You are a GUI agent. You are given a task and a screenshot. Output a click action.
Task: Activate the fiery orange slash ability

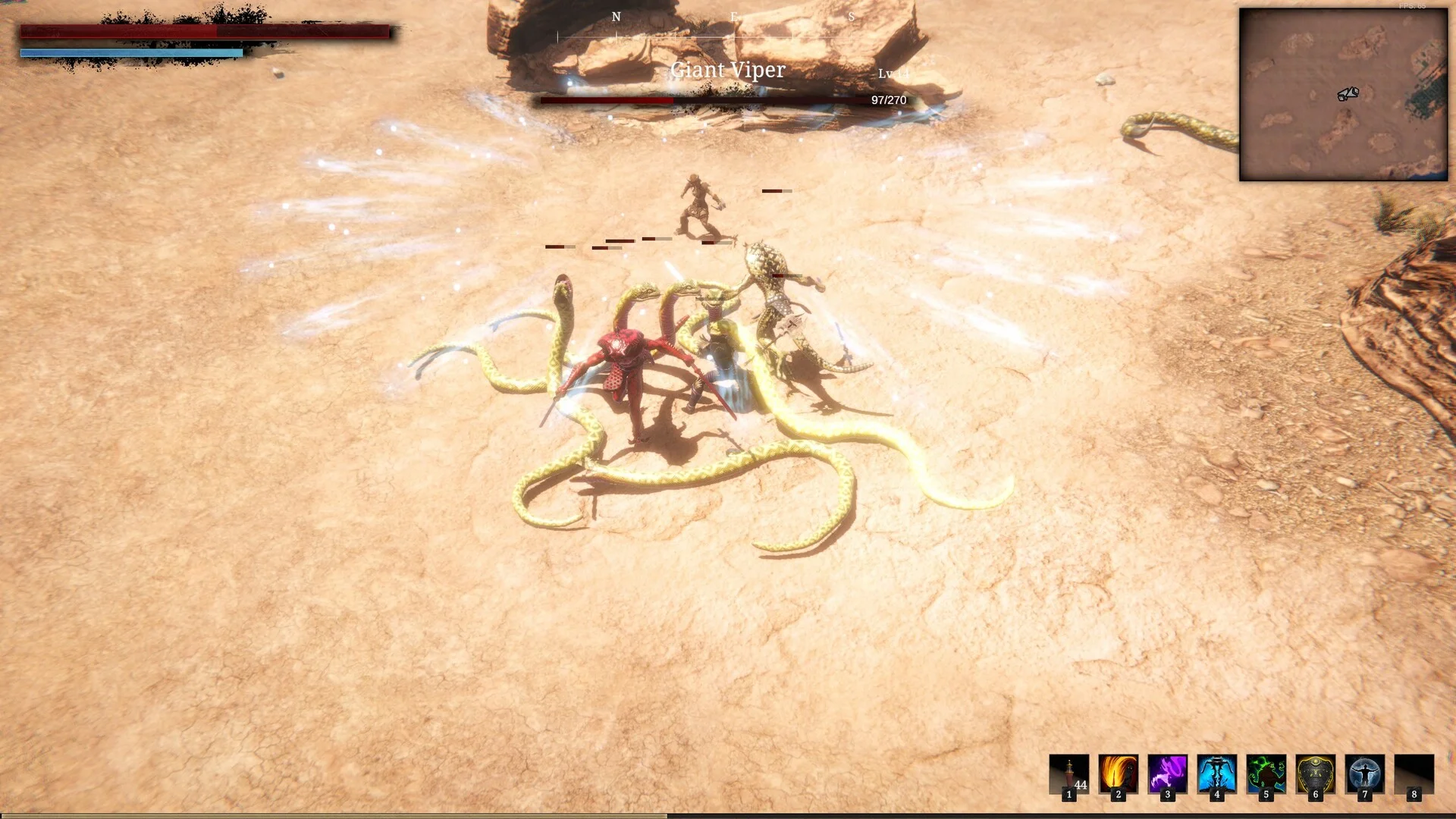[1118, 774]
